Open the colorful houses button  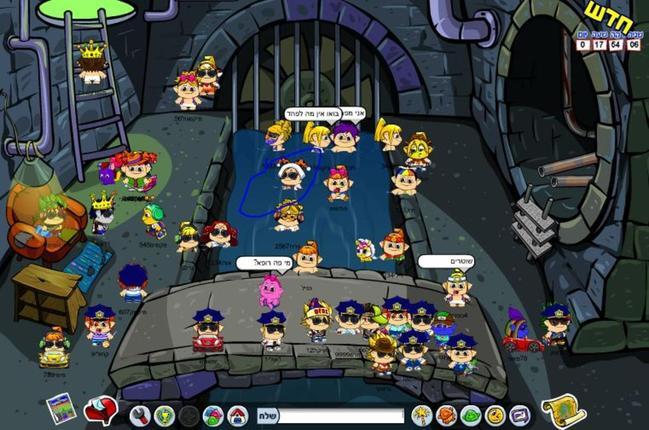click(x=213, y=414)
